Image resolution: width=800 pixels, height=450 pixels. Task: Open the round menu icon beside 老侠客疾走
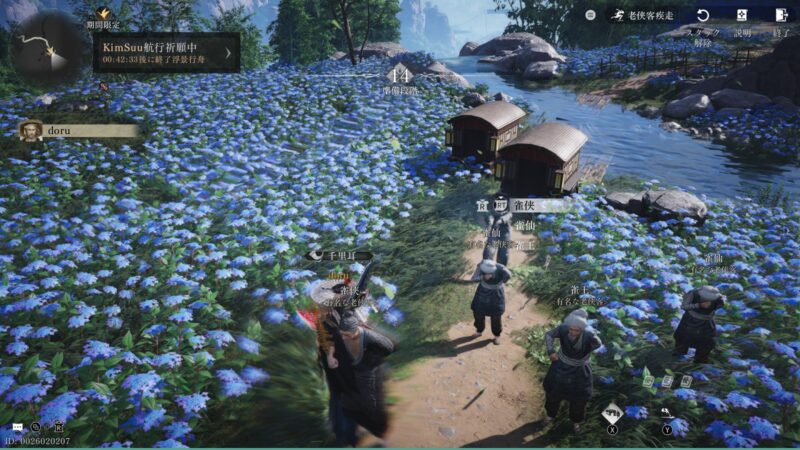point(590,15)
